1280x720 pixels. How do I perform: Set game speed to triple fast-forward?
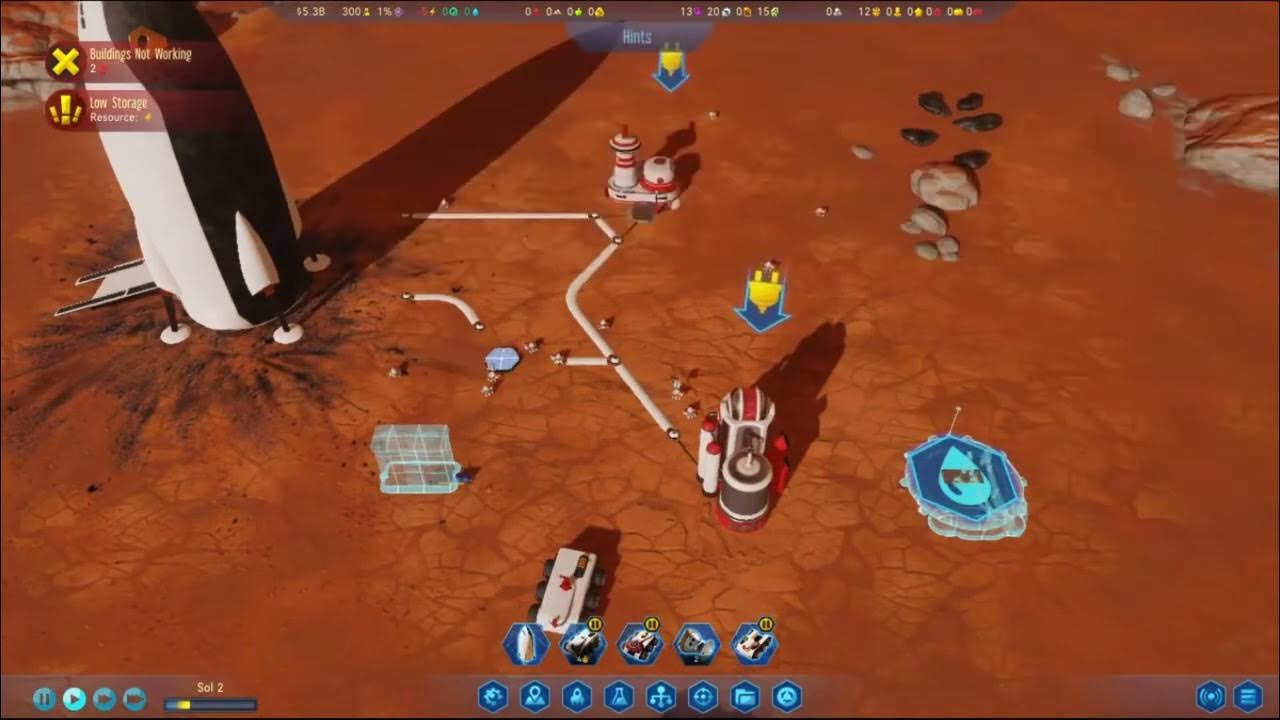point(135,699)
